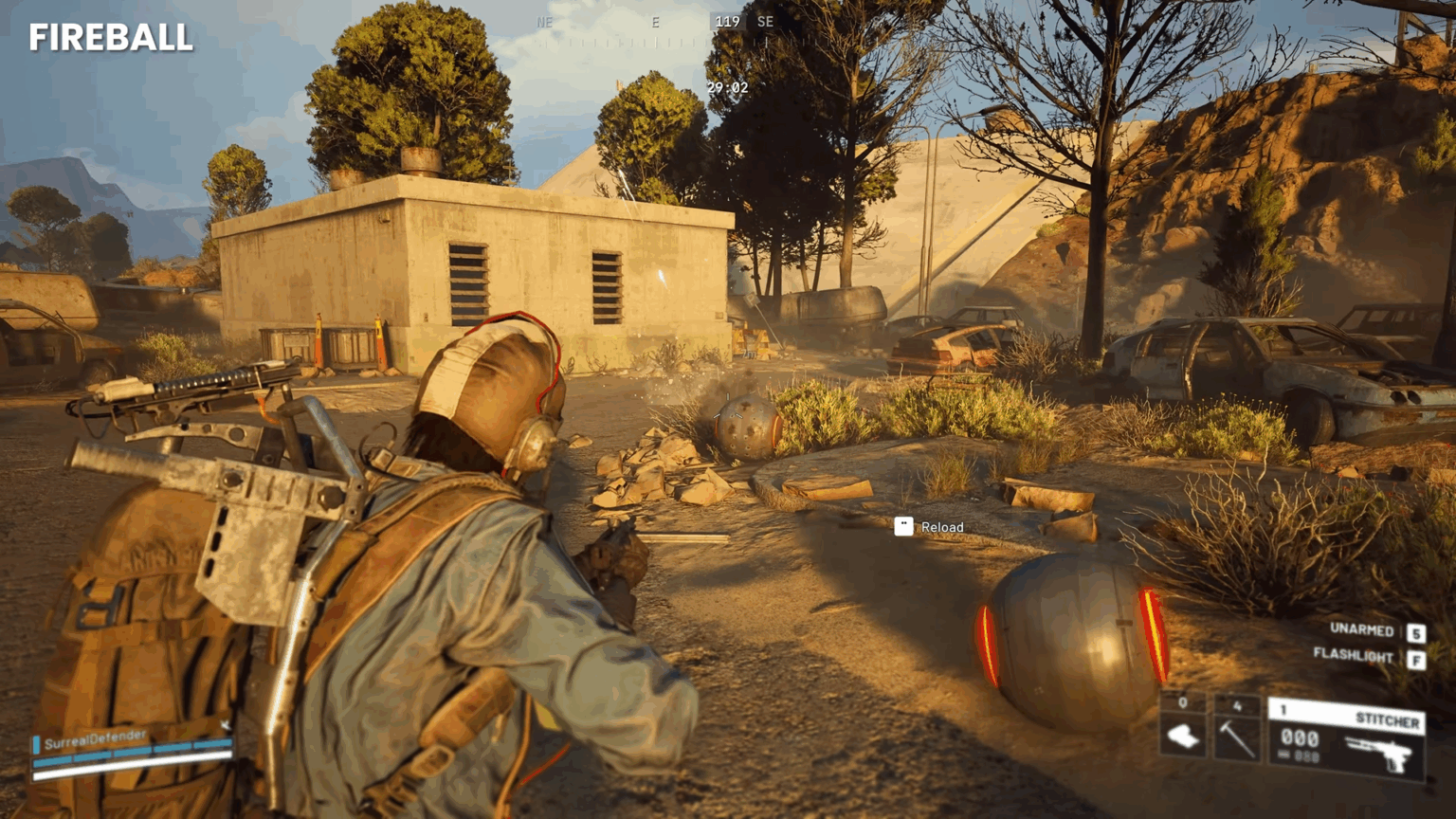Click the mission timer showing 29:02
Screen dimensions: 1456x819
coord(726,88)
